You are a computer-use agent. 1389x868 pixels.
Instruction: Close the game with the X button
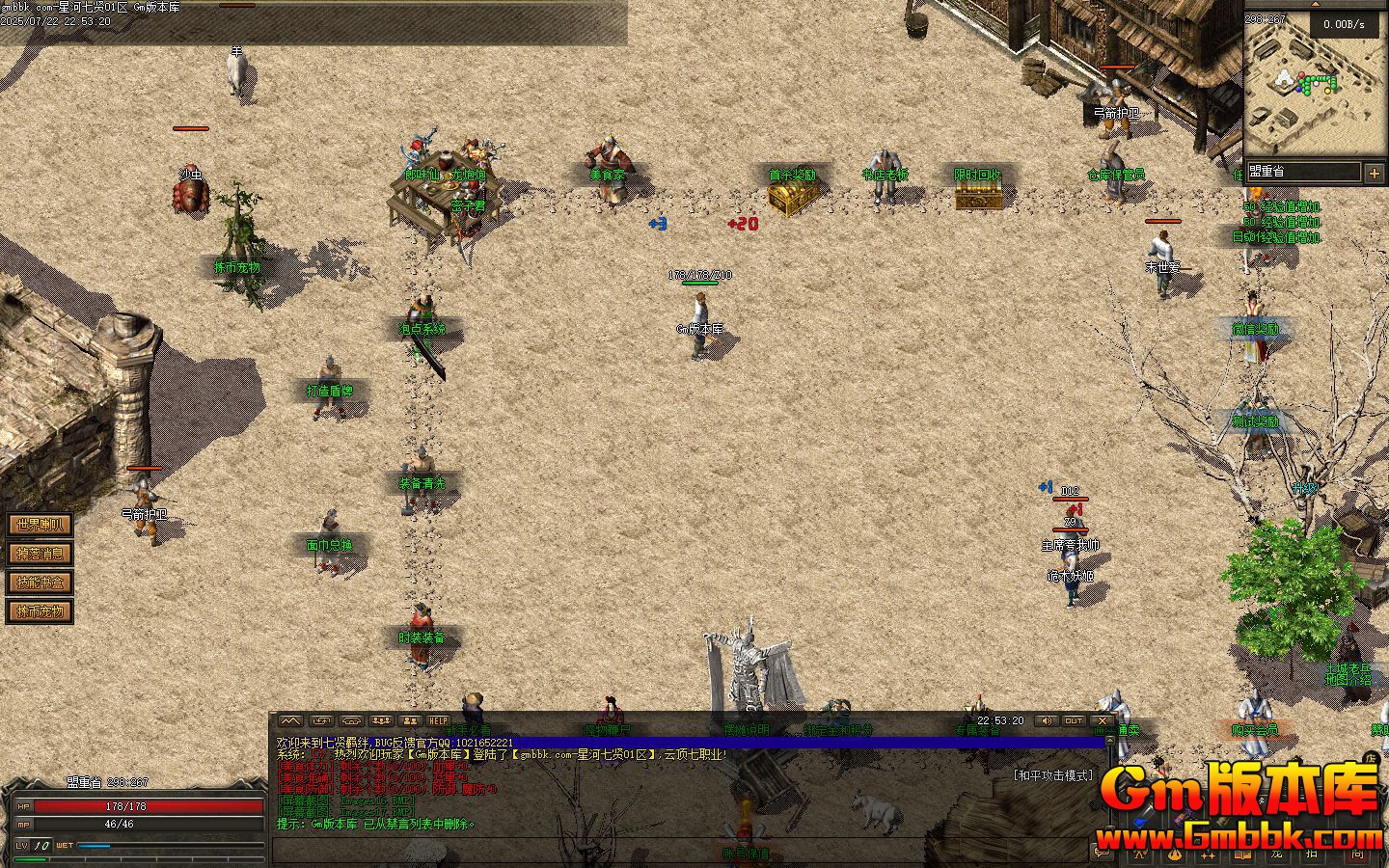[x=1103, y=720]
